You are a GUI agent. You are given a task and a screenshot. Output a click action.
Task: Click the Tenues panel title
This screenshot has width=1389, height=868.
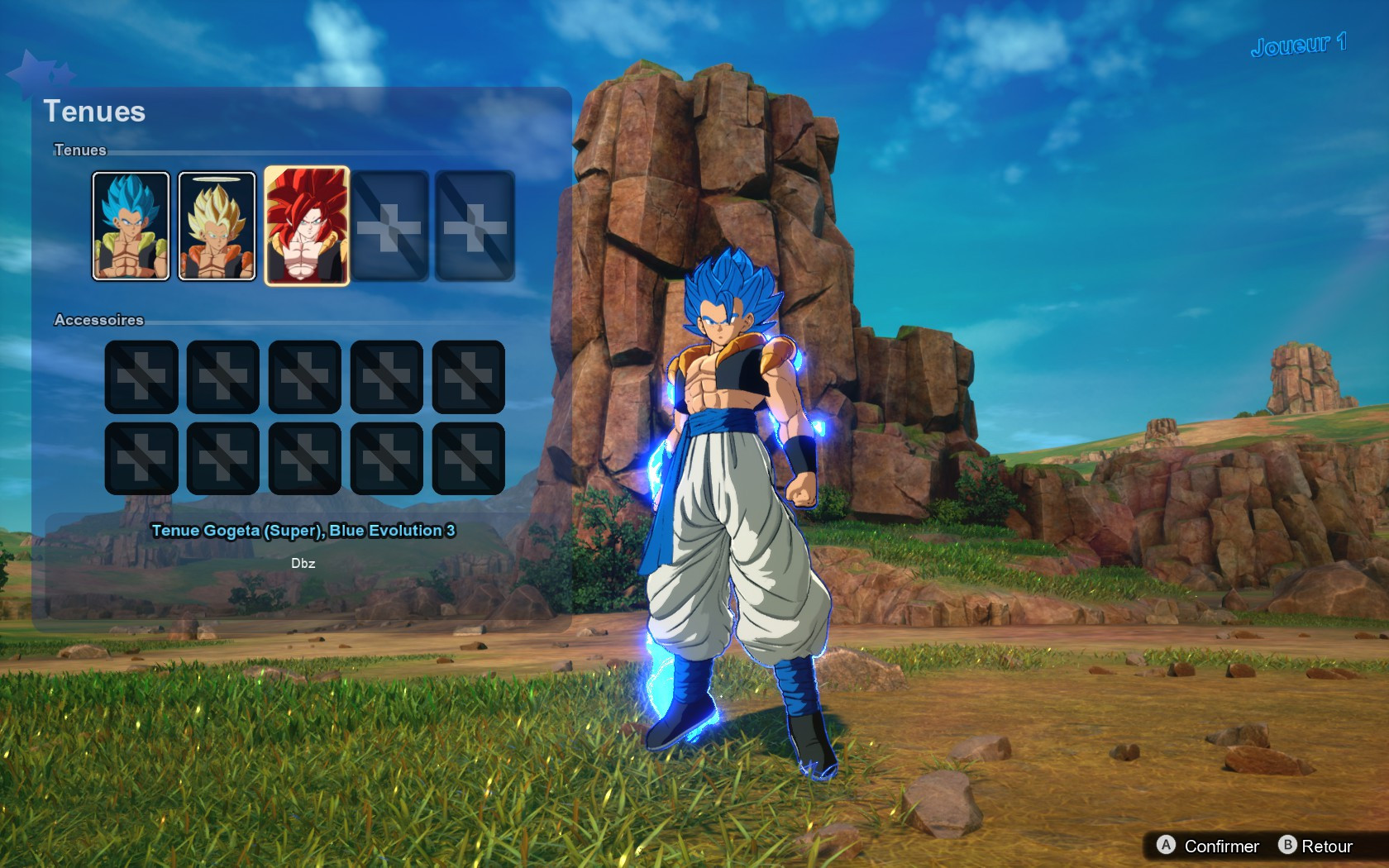(96, 112)
